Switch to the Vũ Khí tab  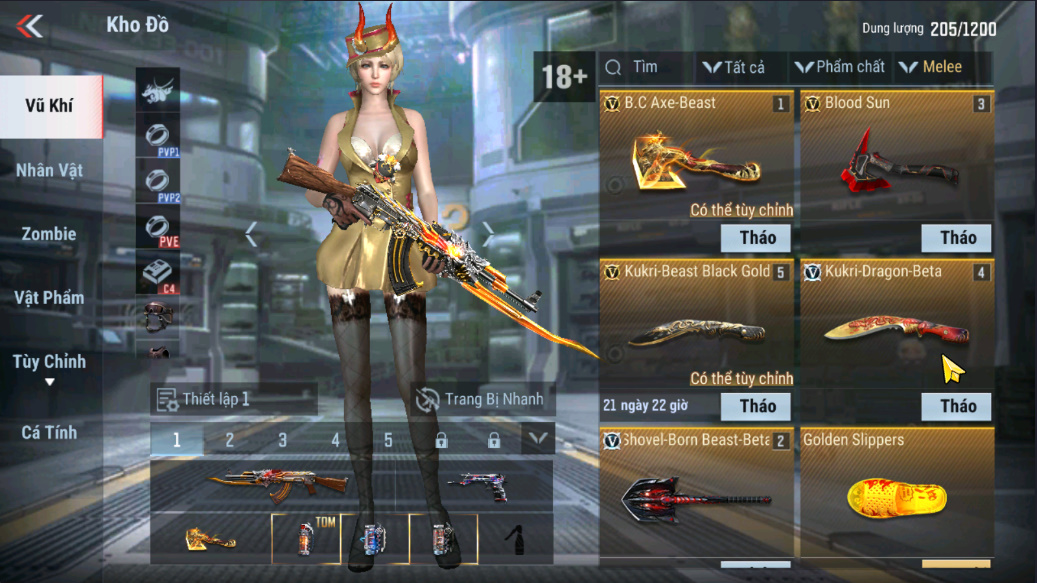point(50,106)
